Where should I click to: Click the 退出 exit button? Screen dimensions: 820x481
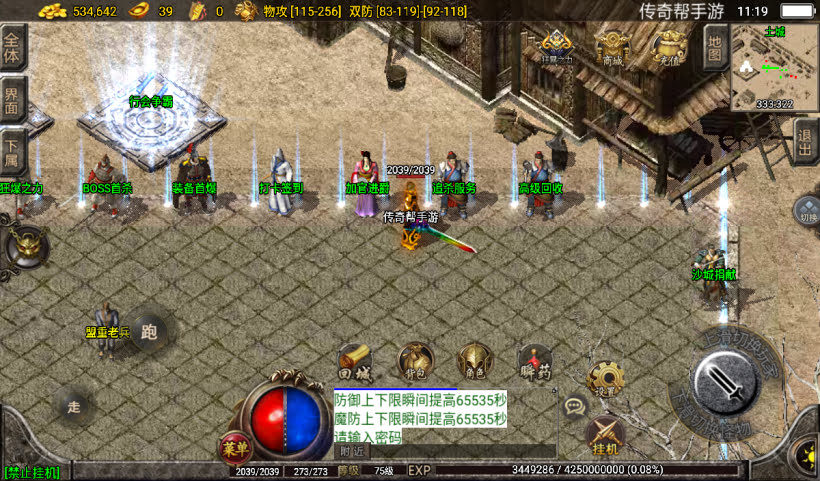[x=806, y=141]
